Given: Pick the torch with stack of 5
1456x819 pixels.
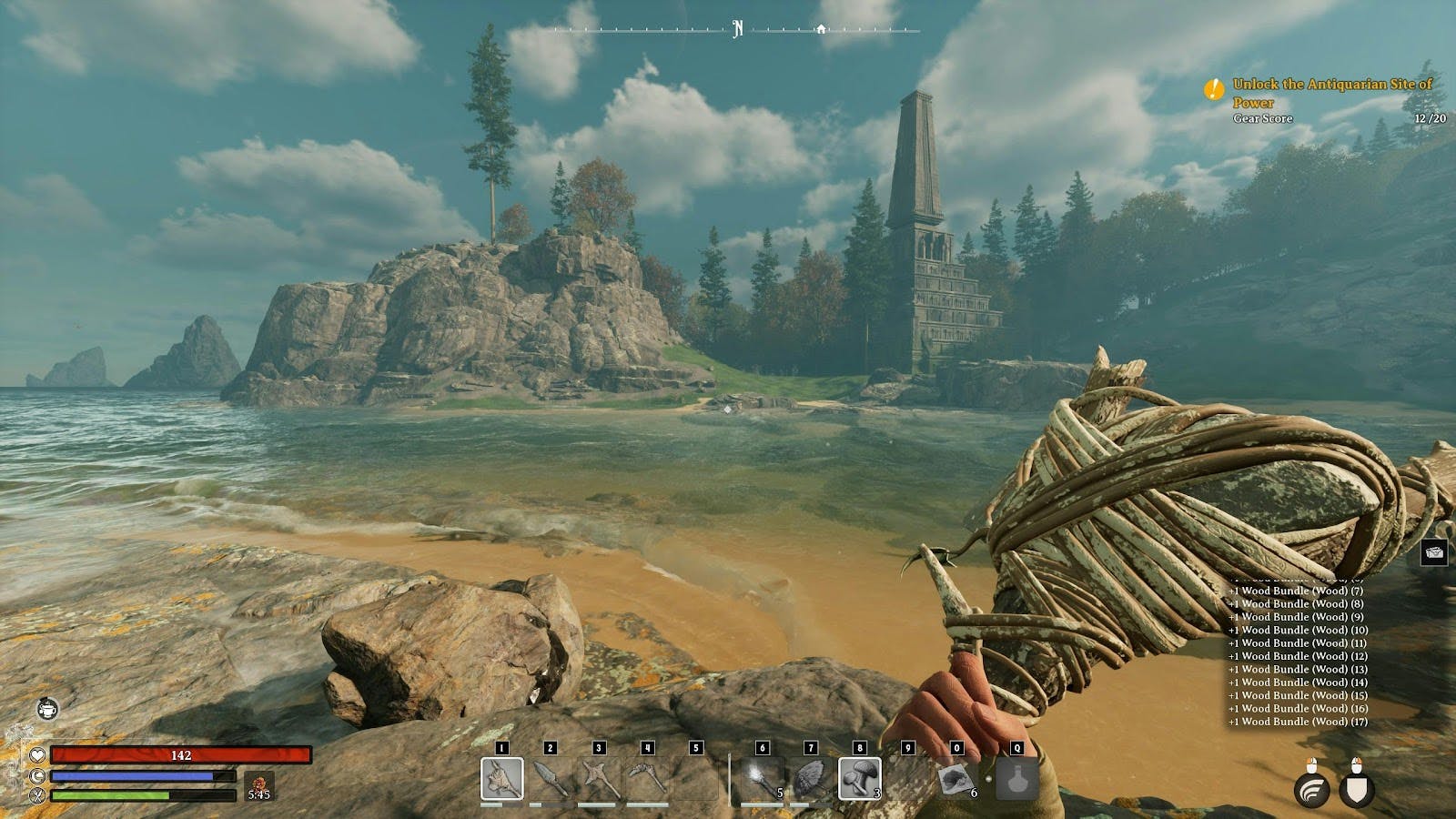Looking at the screenshot, I should coord(763,778).
